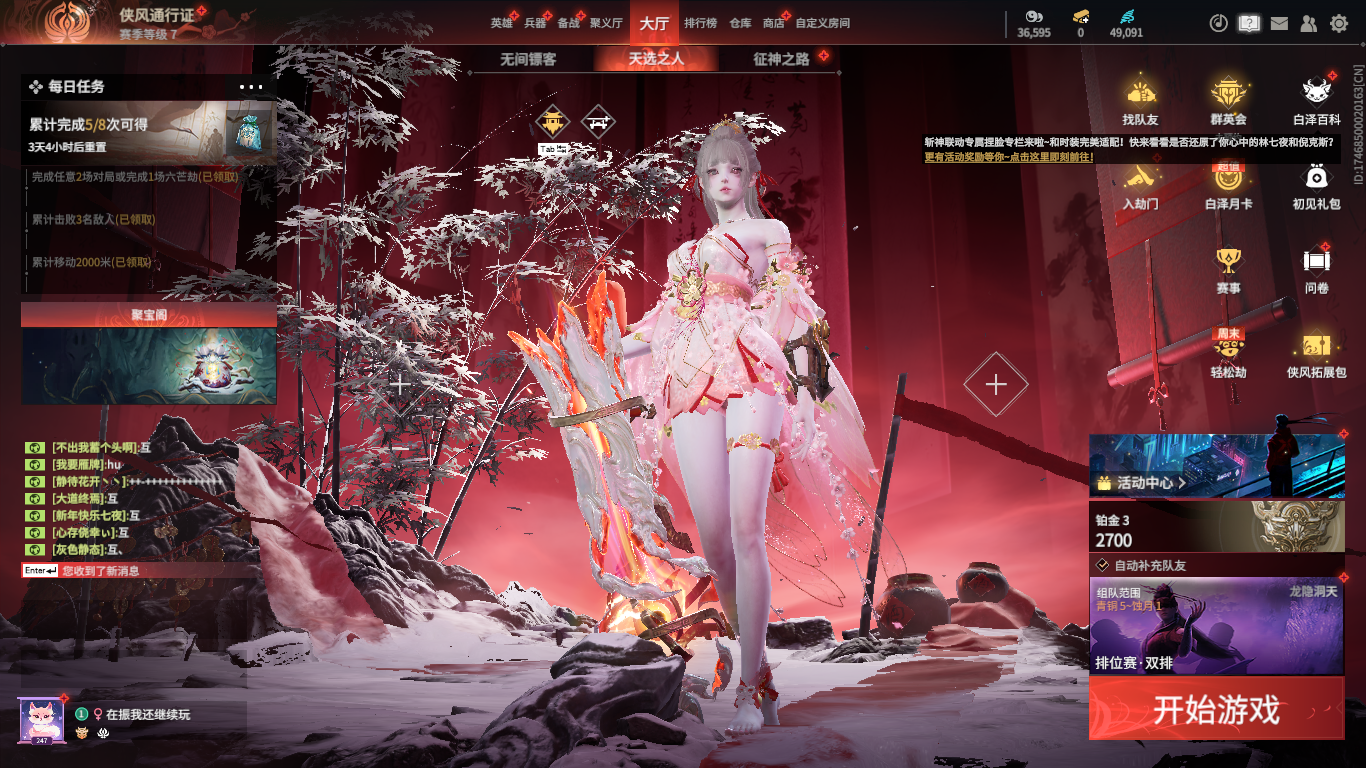This screenshot has height=768, width=1366.
Task: Open the 活动中心 event center banner
Action: pyautogui.click(x=1216, y=466)
